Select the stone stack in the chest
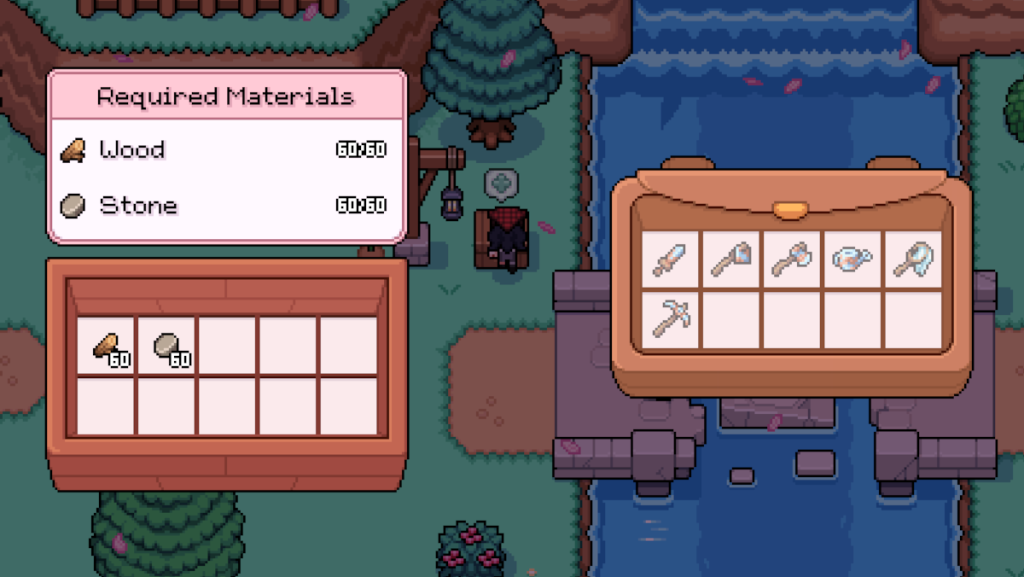The image size is (1024, 577). (x=167, y=346)
